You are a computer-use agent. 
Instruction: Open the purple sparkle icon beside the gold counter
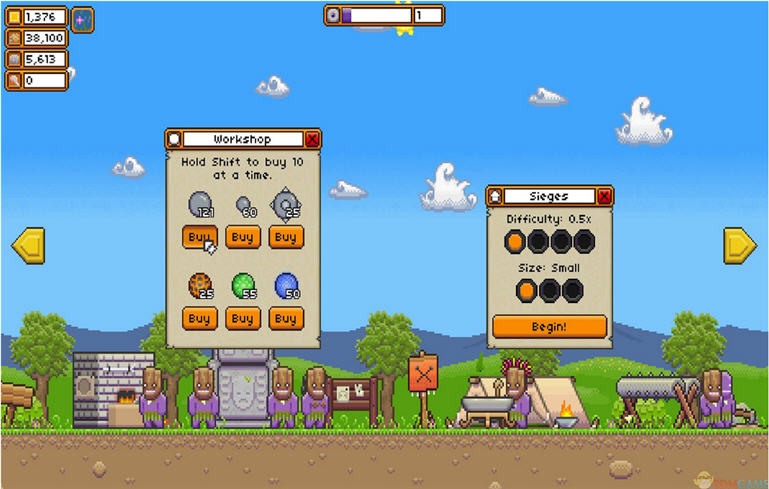tap(83, 18)
